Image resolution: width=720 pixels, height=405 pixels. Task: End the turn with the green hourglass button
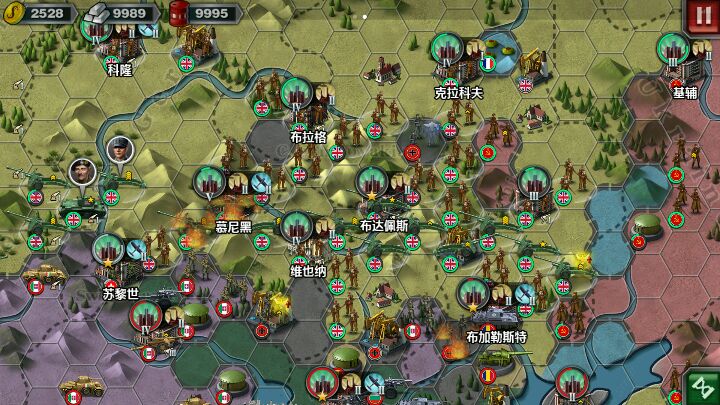click(x=701, y=387)
